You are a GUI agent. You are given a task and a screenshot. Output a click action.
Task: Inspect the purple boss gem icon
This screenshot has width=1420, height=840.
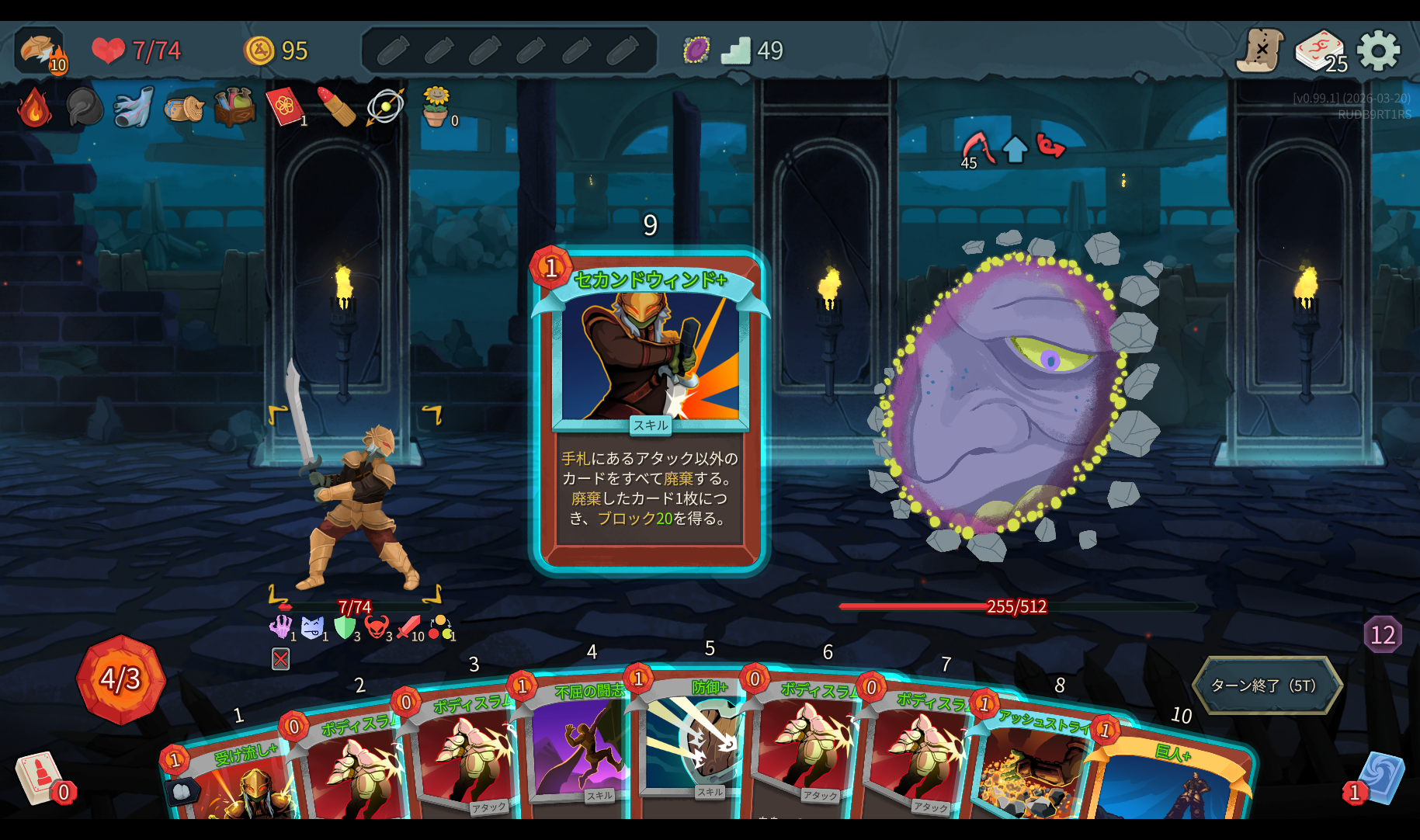tap(696, 50)
